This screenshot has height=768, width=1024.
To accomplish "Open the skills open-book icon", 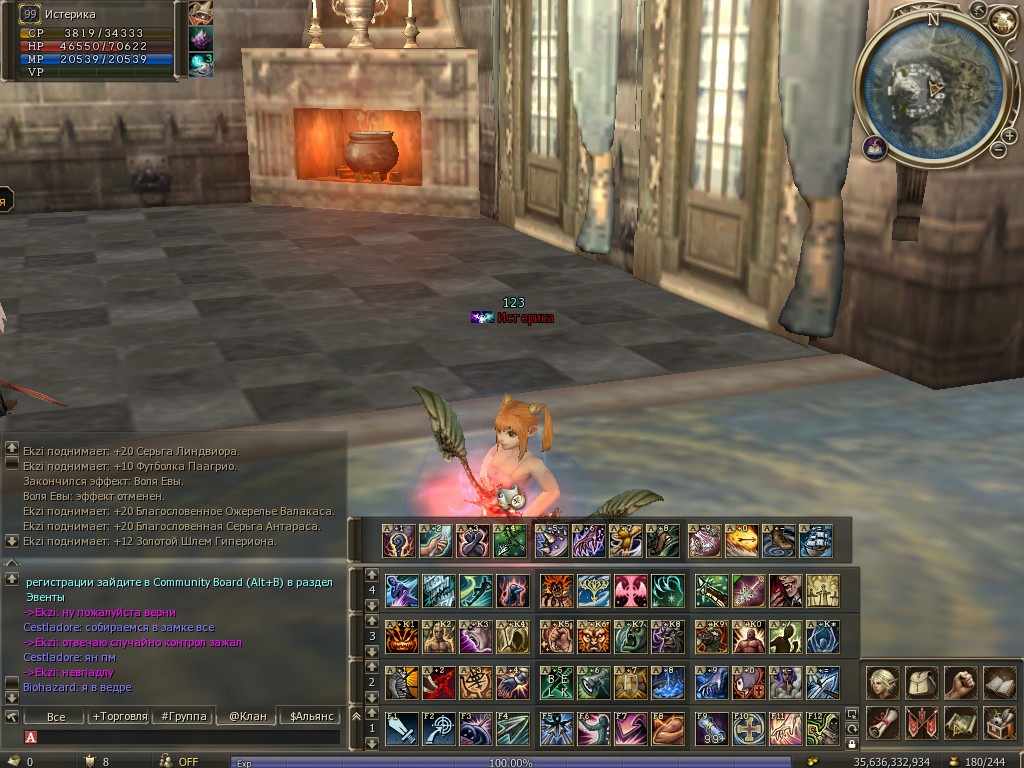I will coord(999,683).
